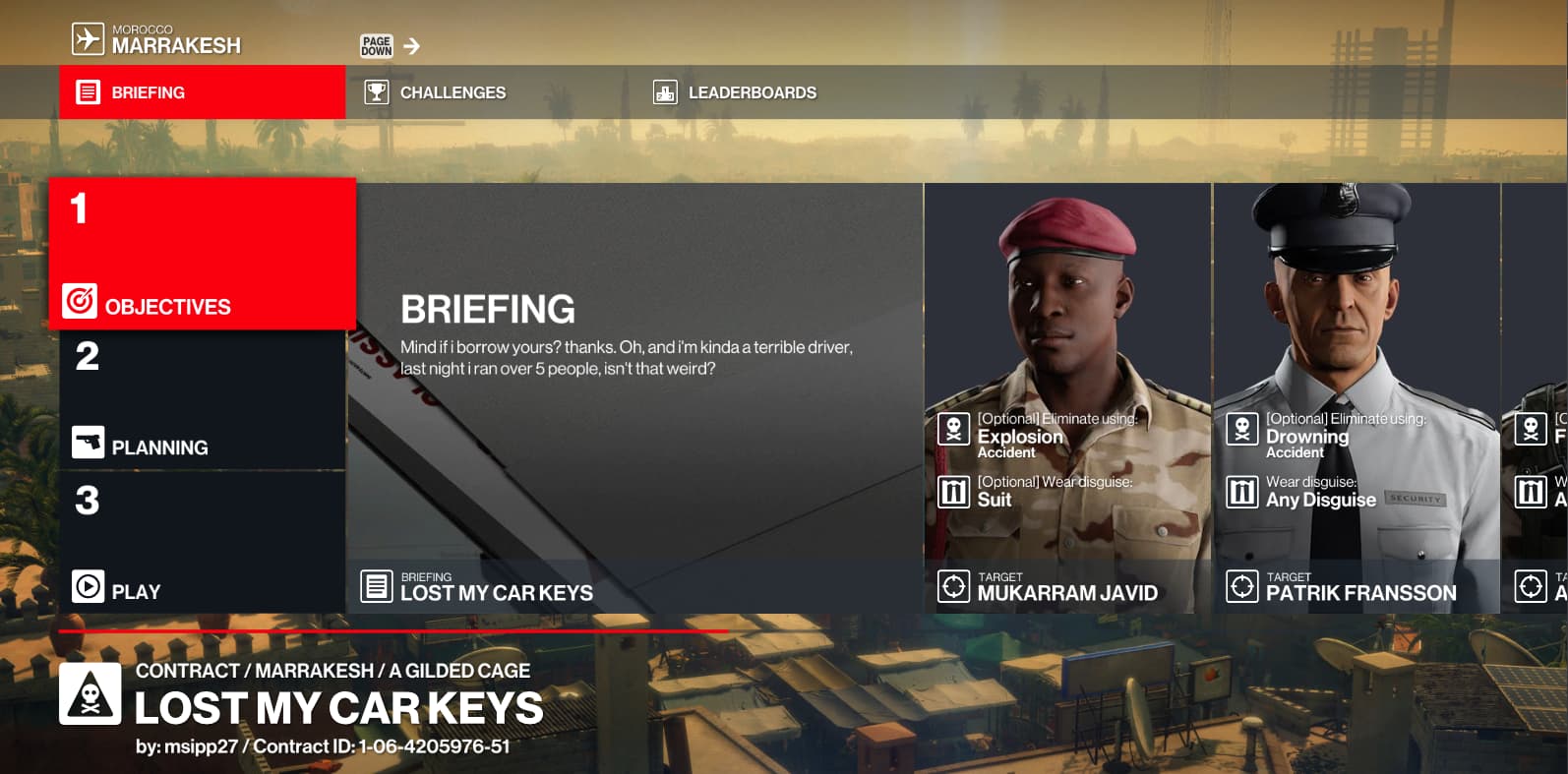Start the mission with Play
Screen dimensions: 1568x774
(202, 542)
